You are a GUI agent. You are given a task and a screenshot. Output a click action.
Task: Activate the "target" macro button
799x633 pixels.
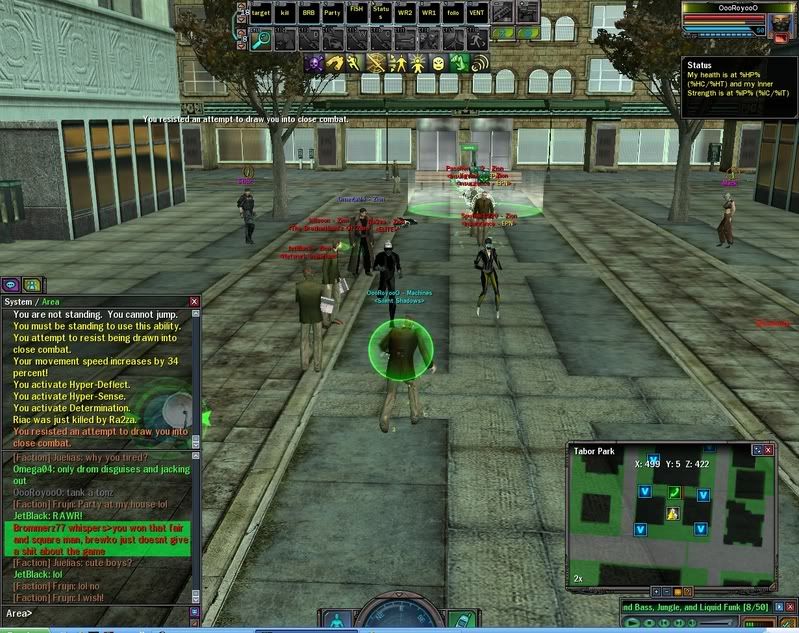click(x=262, y=13)
